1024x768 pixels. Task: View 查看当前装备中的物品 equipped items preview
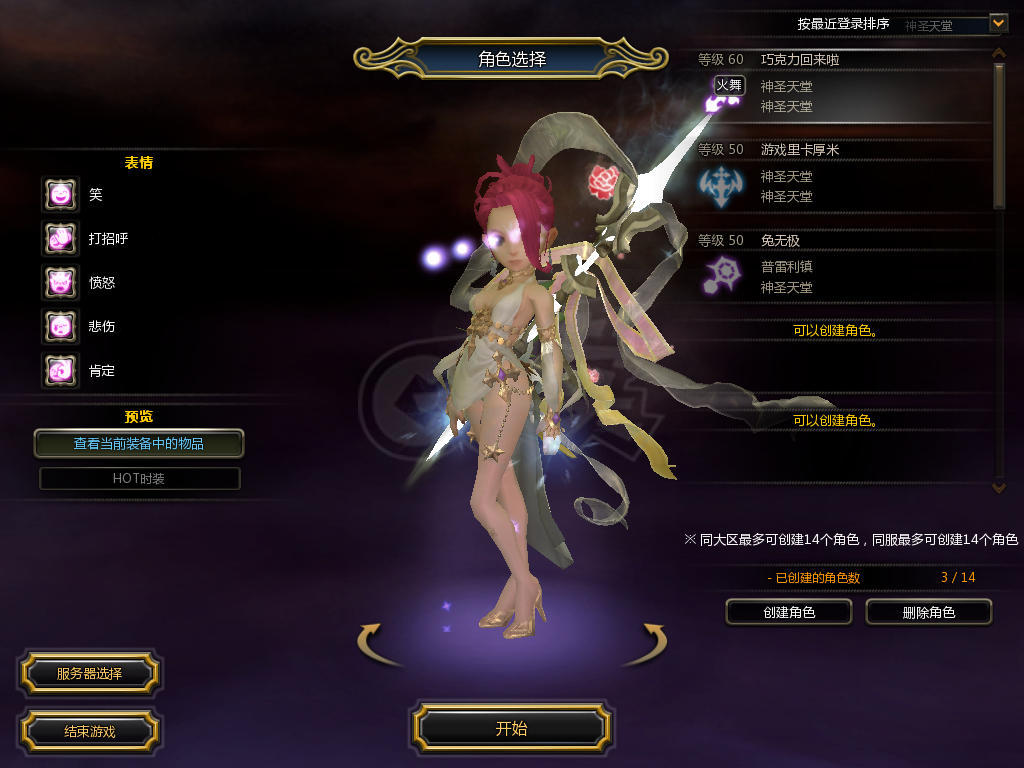point(138,443)
